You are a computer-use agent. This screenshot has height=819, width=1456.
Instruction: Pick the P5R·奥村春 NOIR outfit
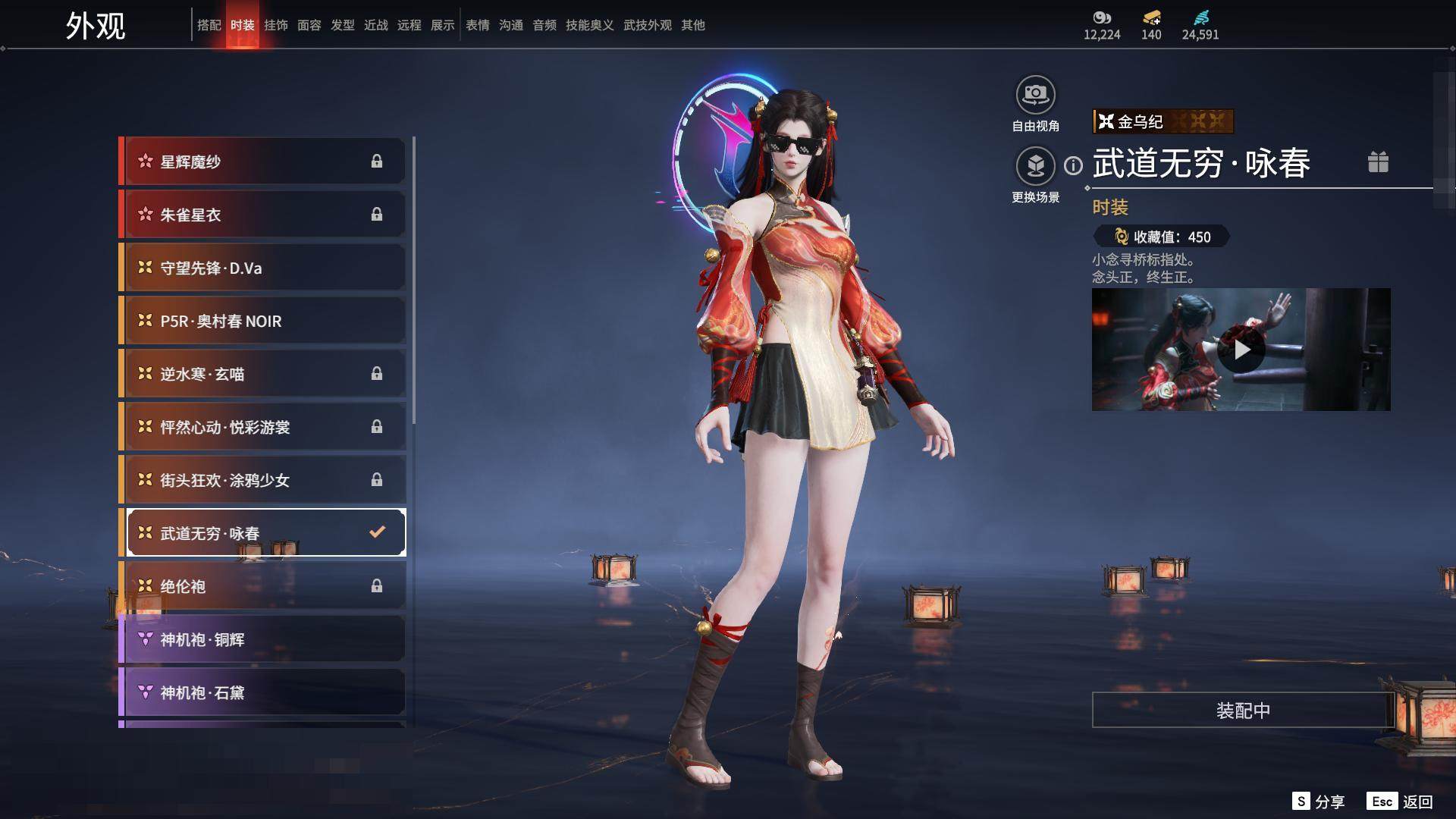click(x=262, y=321)
